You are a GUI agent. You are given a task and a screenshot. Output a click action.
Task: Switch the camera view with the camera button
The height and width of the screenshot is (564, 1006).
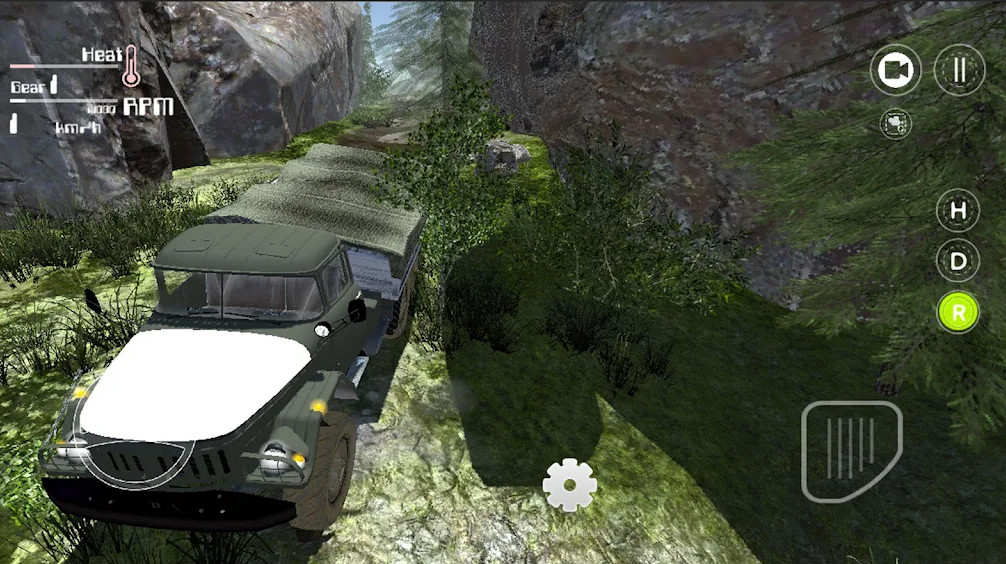[x=895, y=71]
